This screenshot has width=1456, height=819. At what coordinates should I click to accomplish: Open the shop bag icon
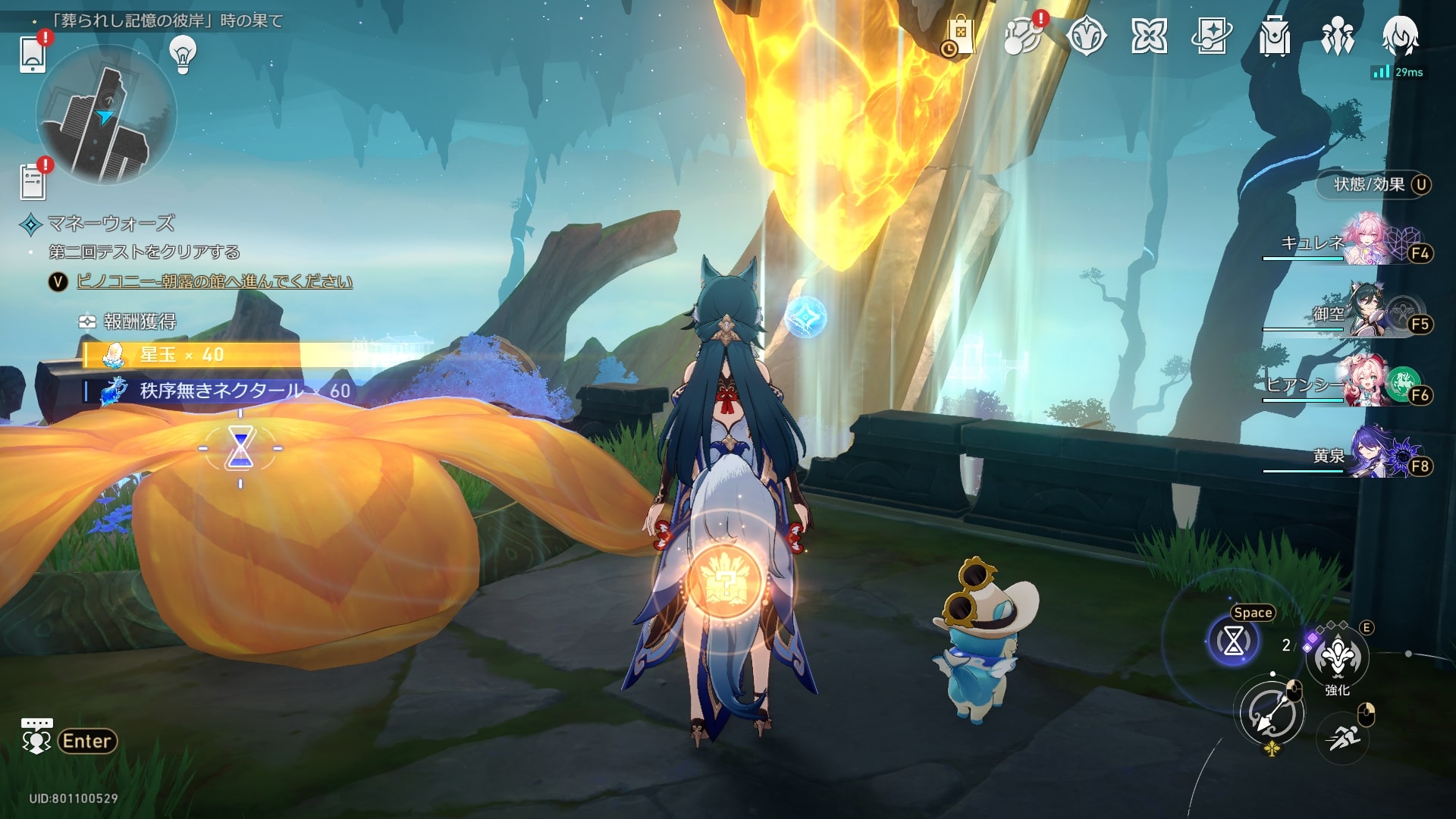pos(959,36)
